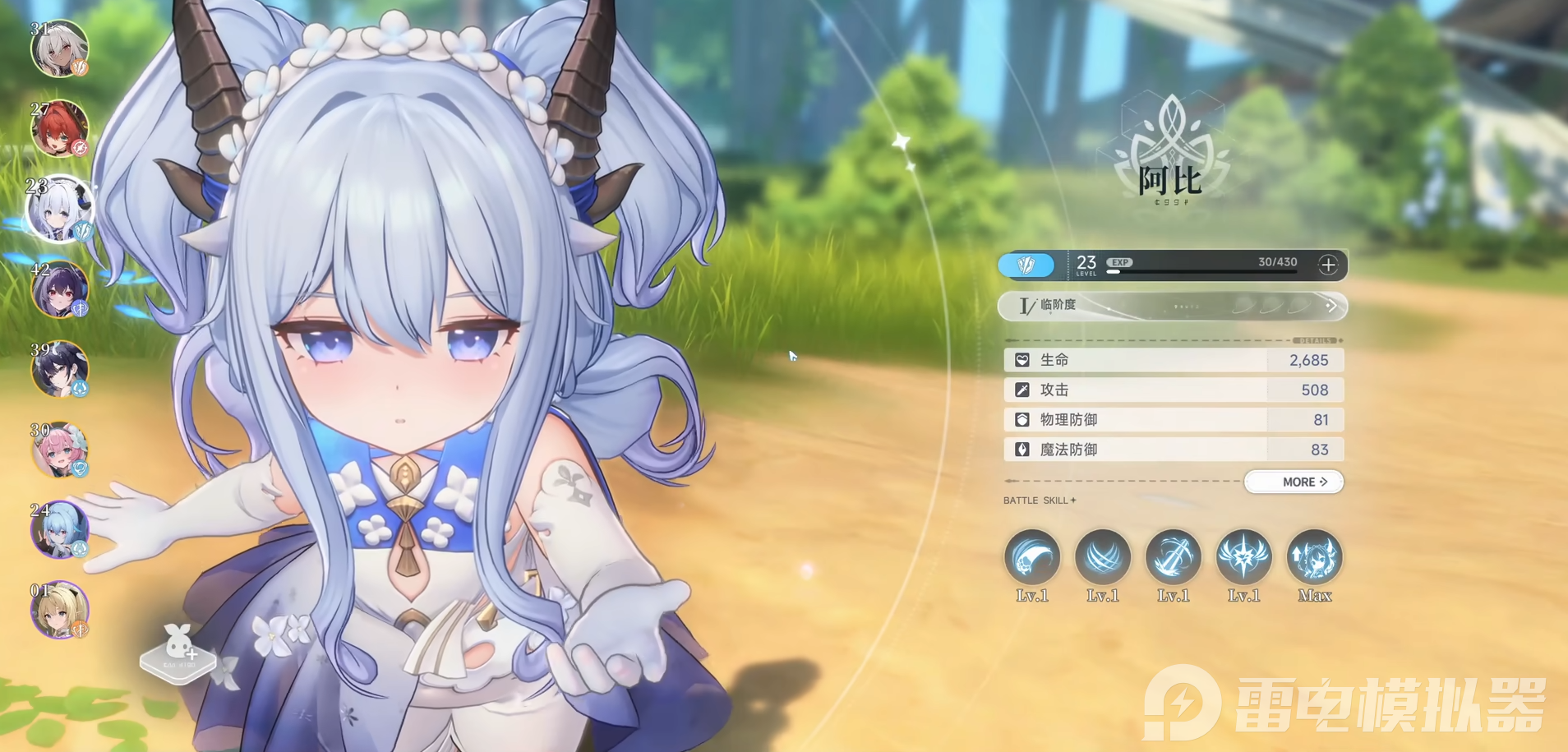The width and height of the screenshot is (1568, 752).
Task: Click the blue shield class badge
Action: (x=1026, y=265)
